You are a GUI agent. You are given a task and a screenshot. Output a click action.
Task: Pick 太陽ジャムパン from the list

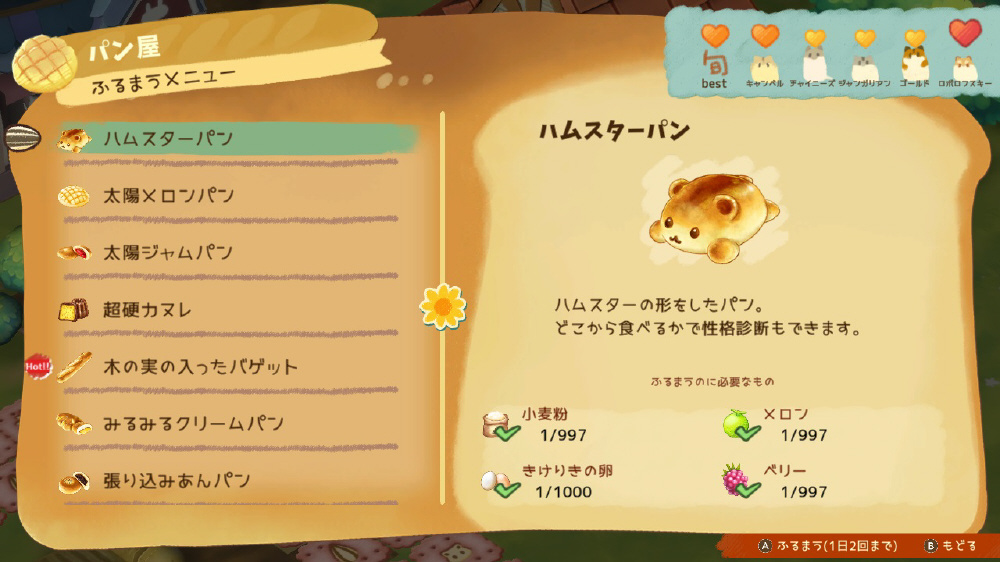tap(168, 253)
